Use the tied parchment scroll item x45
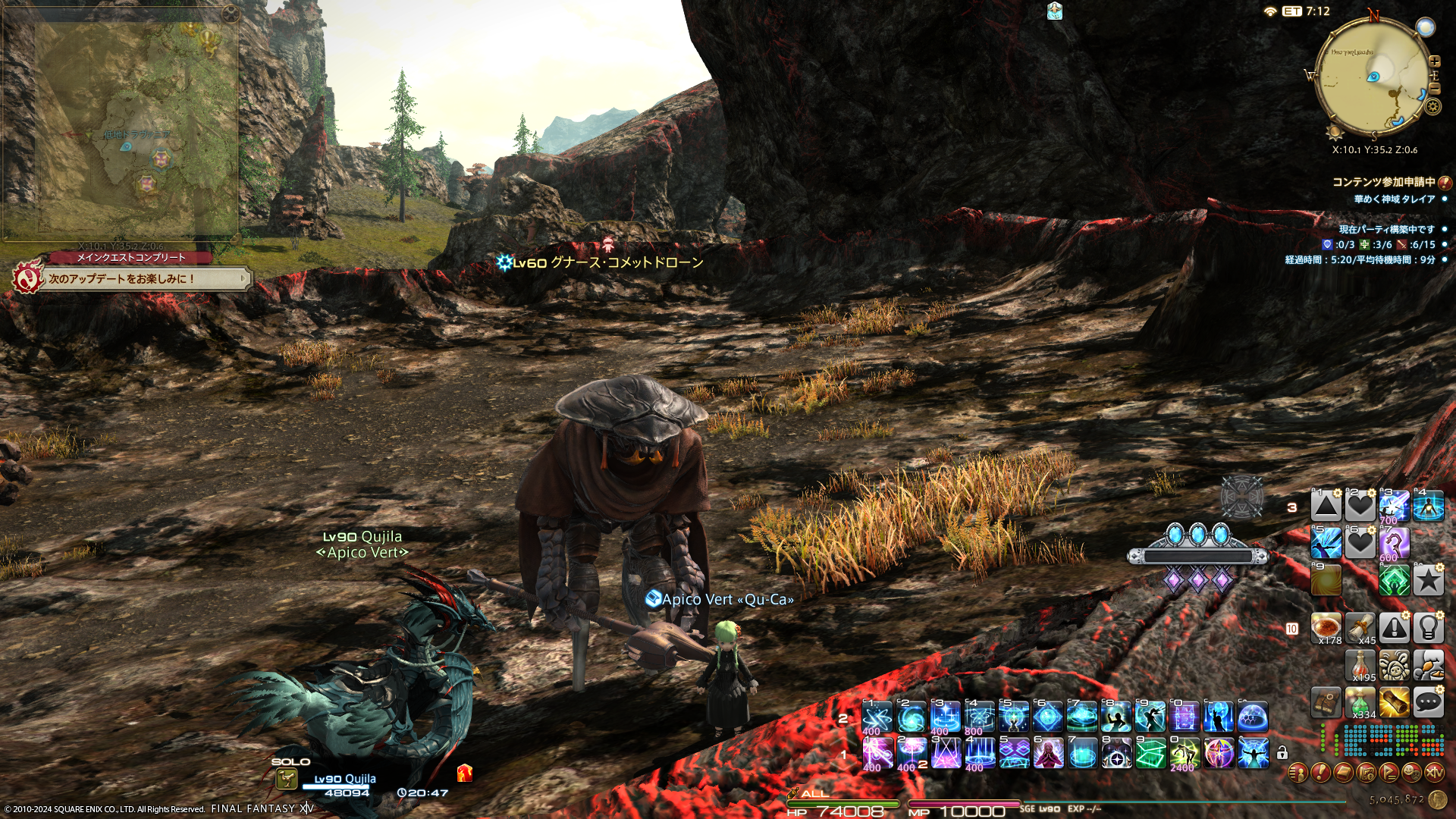The width and height of the screenshot is (1456, 819). (x=1360, y=627)
